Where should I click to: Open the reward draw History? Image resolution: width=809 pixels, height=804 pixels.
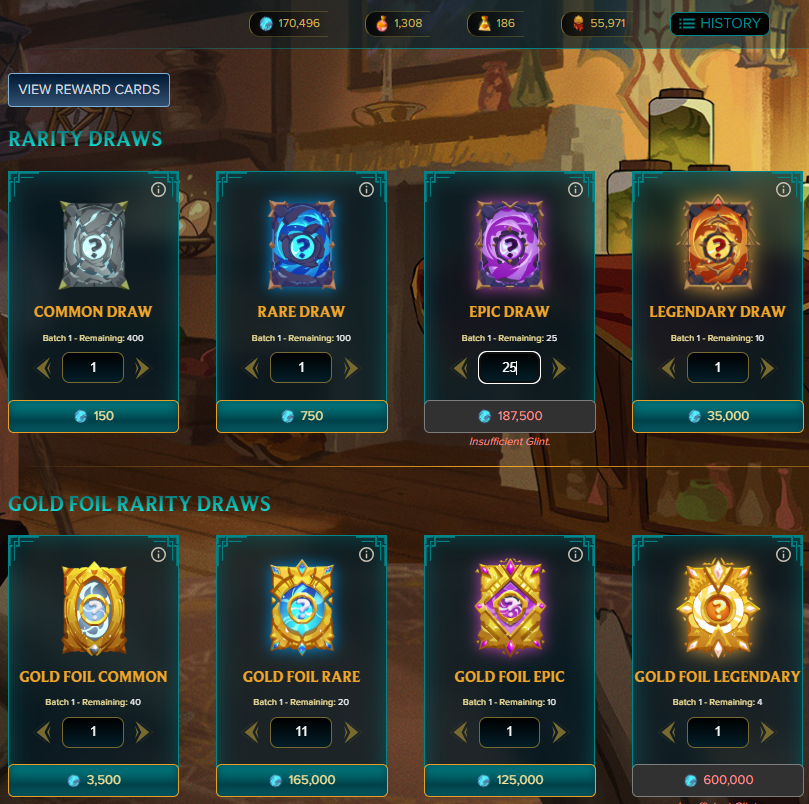[x=720, y=23]
